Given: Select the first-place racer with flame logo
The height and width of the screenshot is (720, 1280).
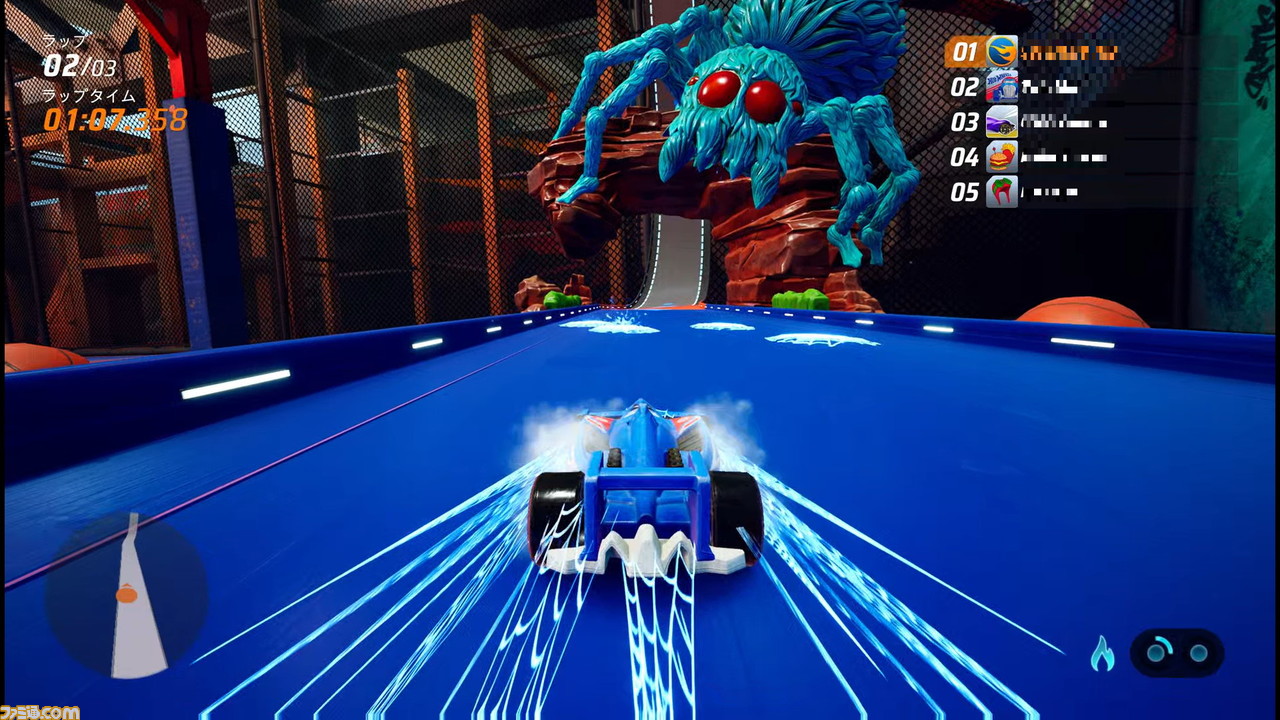Looking at the screenshot, I should [x=1002, y=52].
